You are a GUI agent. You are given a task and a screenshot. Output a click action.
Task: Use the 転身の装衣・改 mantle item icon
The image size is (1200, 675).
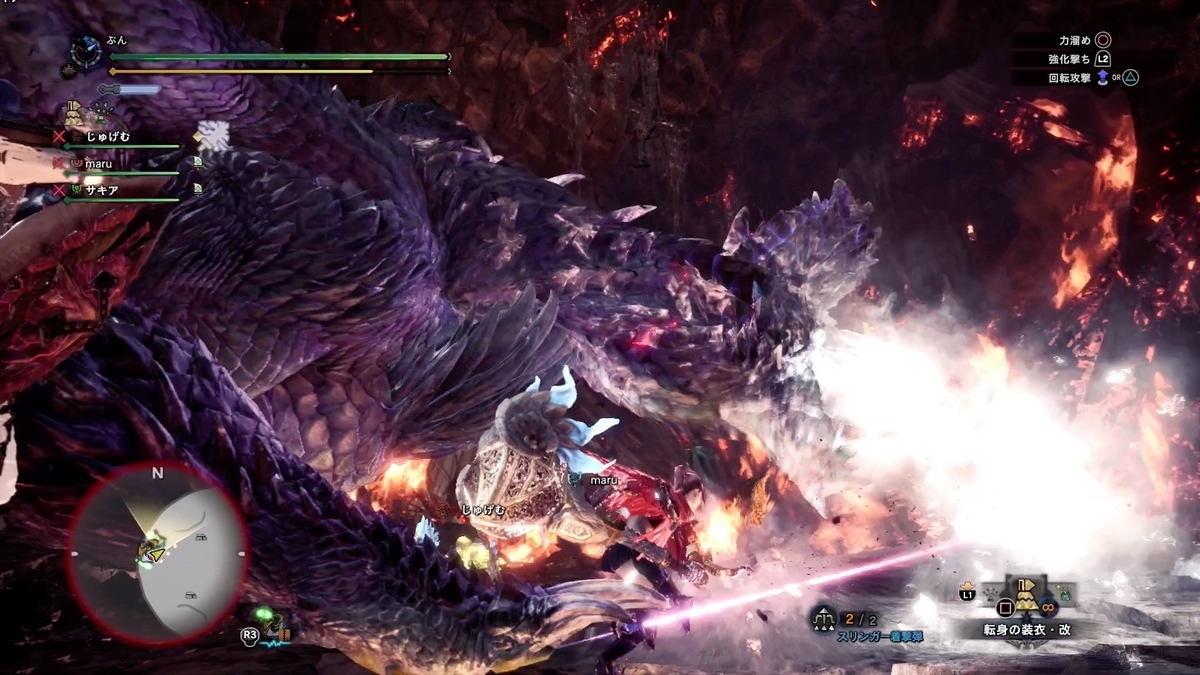click(1026, 597)
